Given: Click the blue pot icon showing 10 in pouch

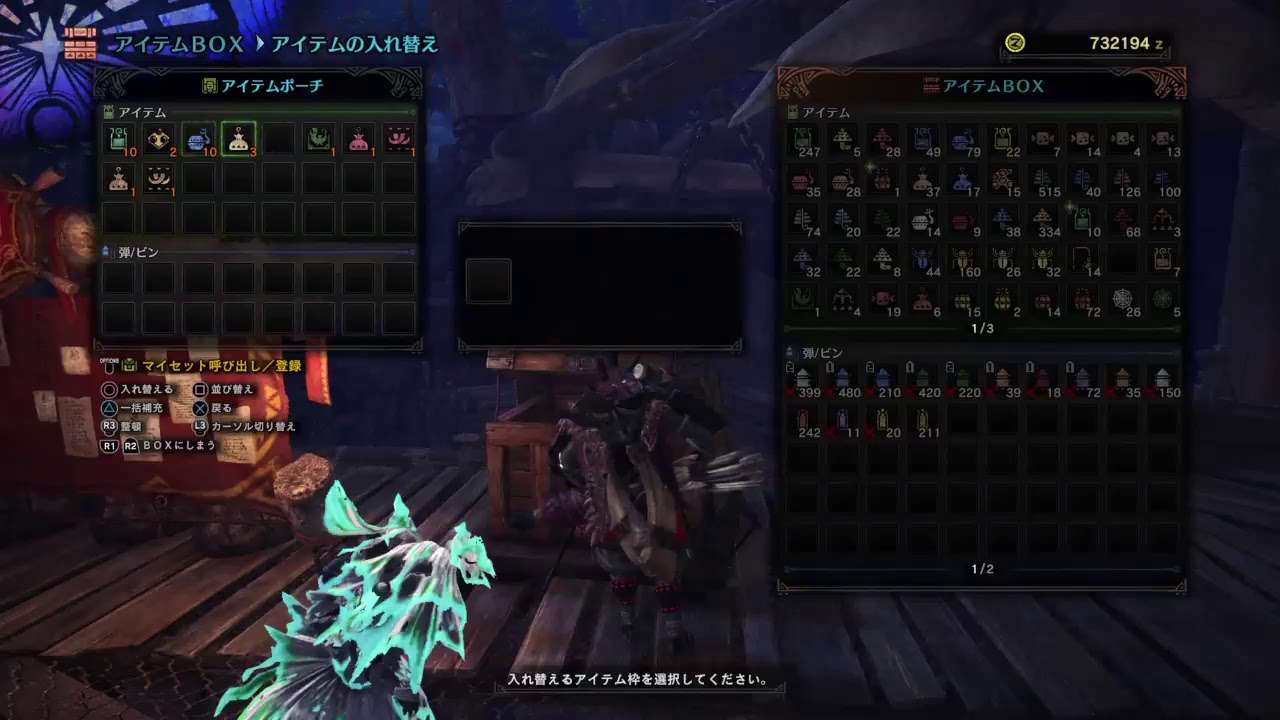Looking at the screenshot, I should (x=199, y=139).
